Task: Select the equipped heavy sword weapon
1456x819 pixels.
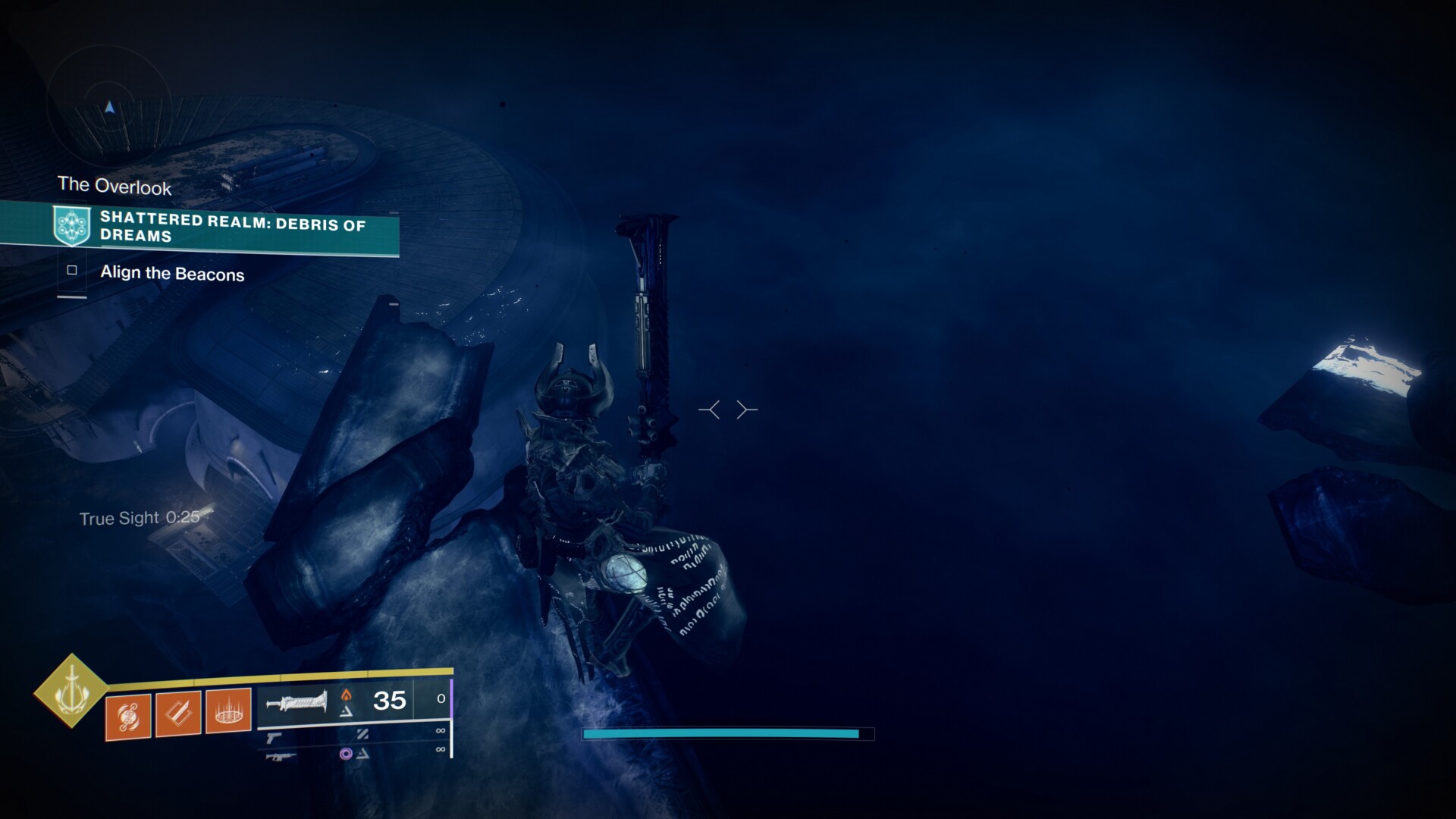Action: tap(297, 702)
